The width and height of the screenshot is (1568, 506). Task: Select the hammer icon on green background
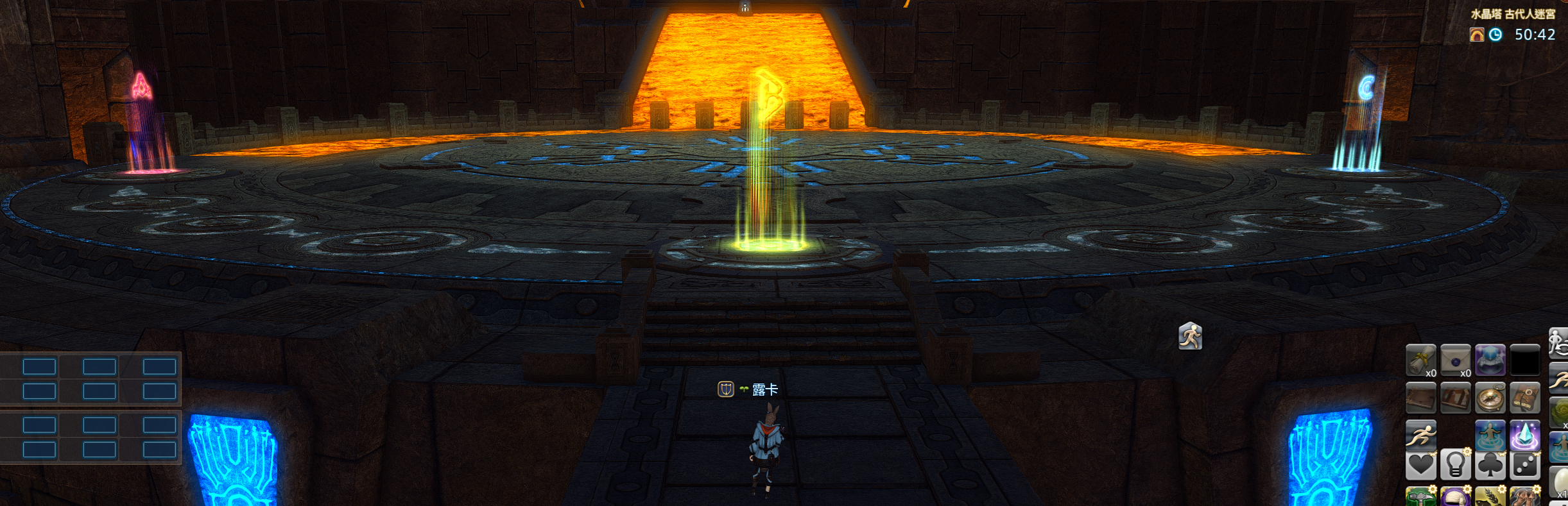(x=1420, y=497)
